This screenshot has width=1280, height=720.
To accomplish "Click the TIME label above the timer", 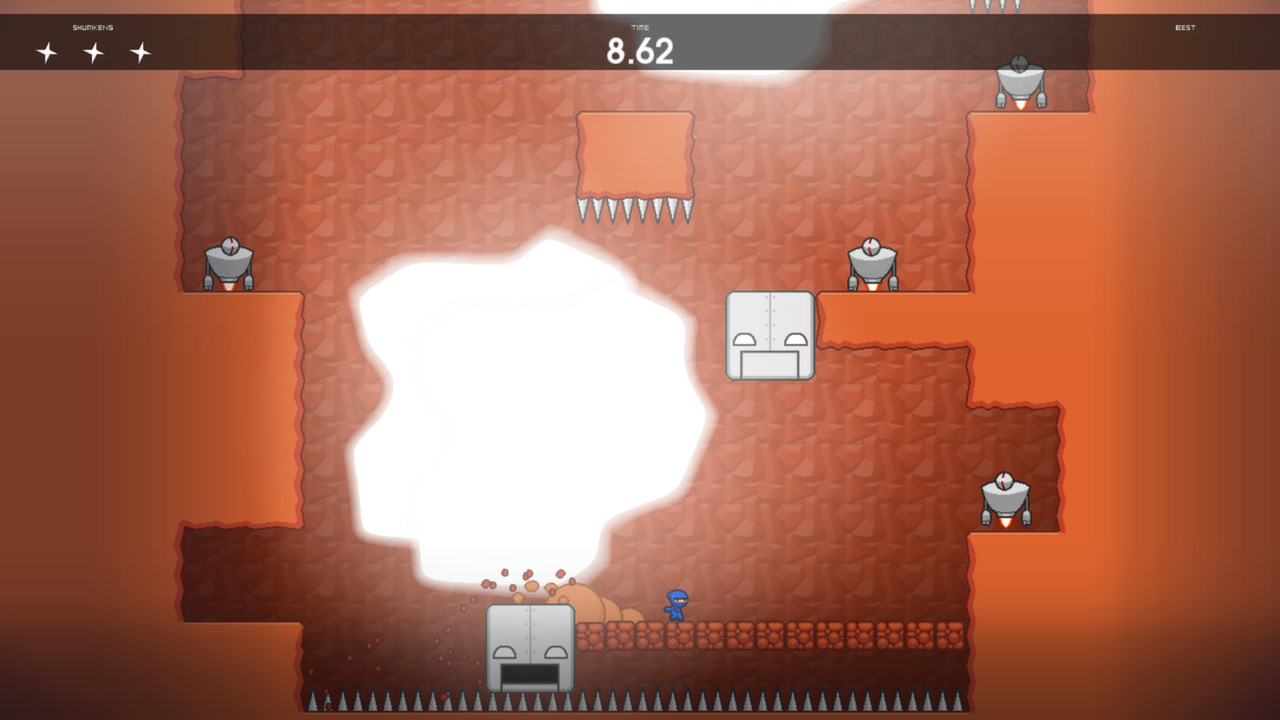I will click(x=640, y=28).
